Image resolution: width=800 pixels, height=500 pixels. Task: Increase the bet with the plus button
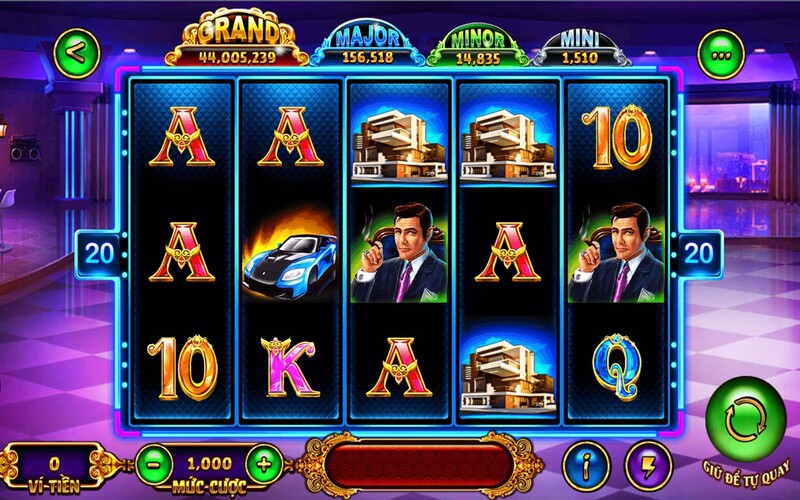coord(264,464)
